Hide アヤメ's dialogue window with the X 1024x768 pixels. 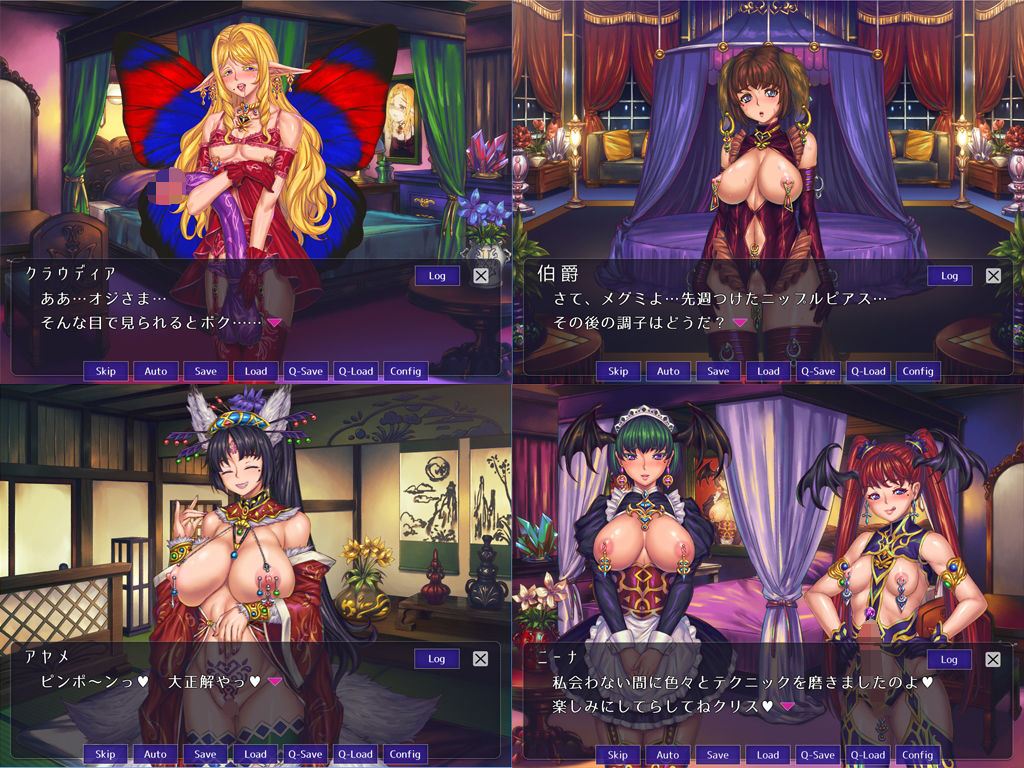[x=481, y=659]
